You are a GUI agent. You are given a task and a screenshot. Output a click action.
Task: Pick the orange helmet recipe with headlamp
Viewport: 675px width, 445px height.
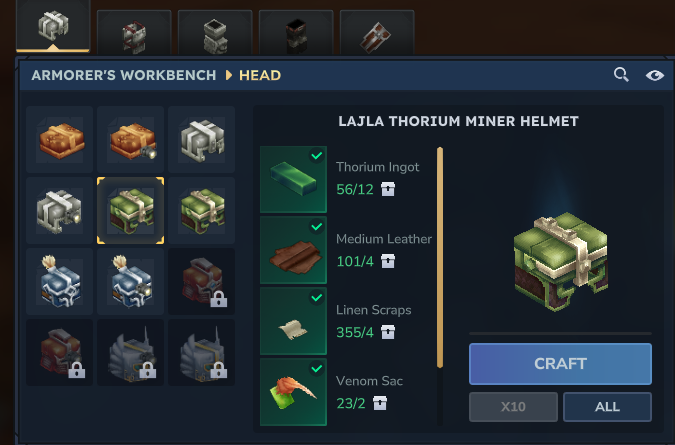[131, 140]
